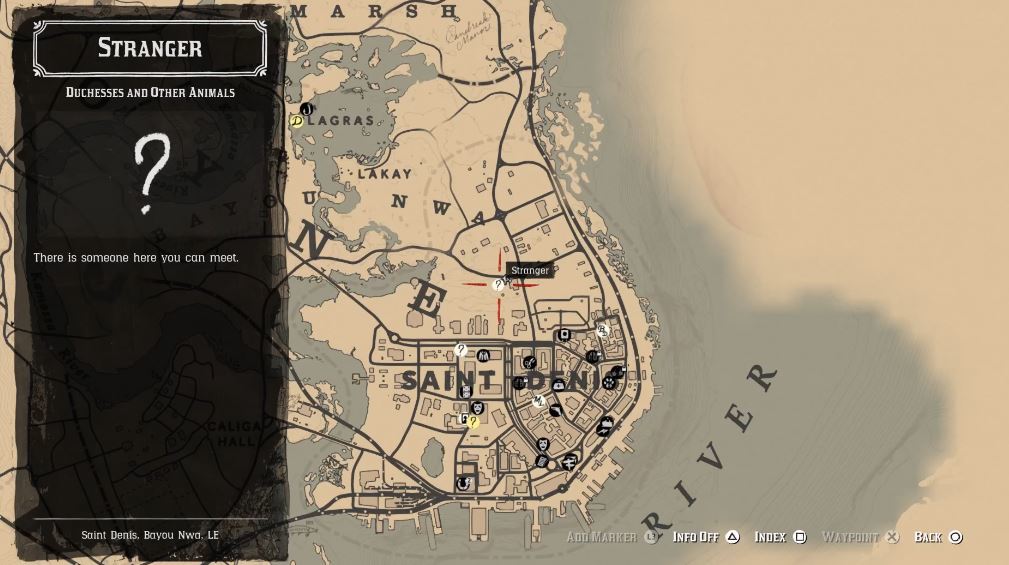Choose the tailor clothing shop marker
Image resolution: width=1009 pixels, height=565 pixels.
(484, 355)
